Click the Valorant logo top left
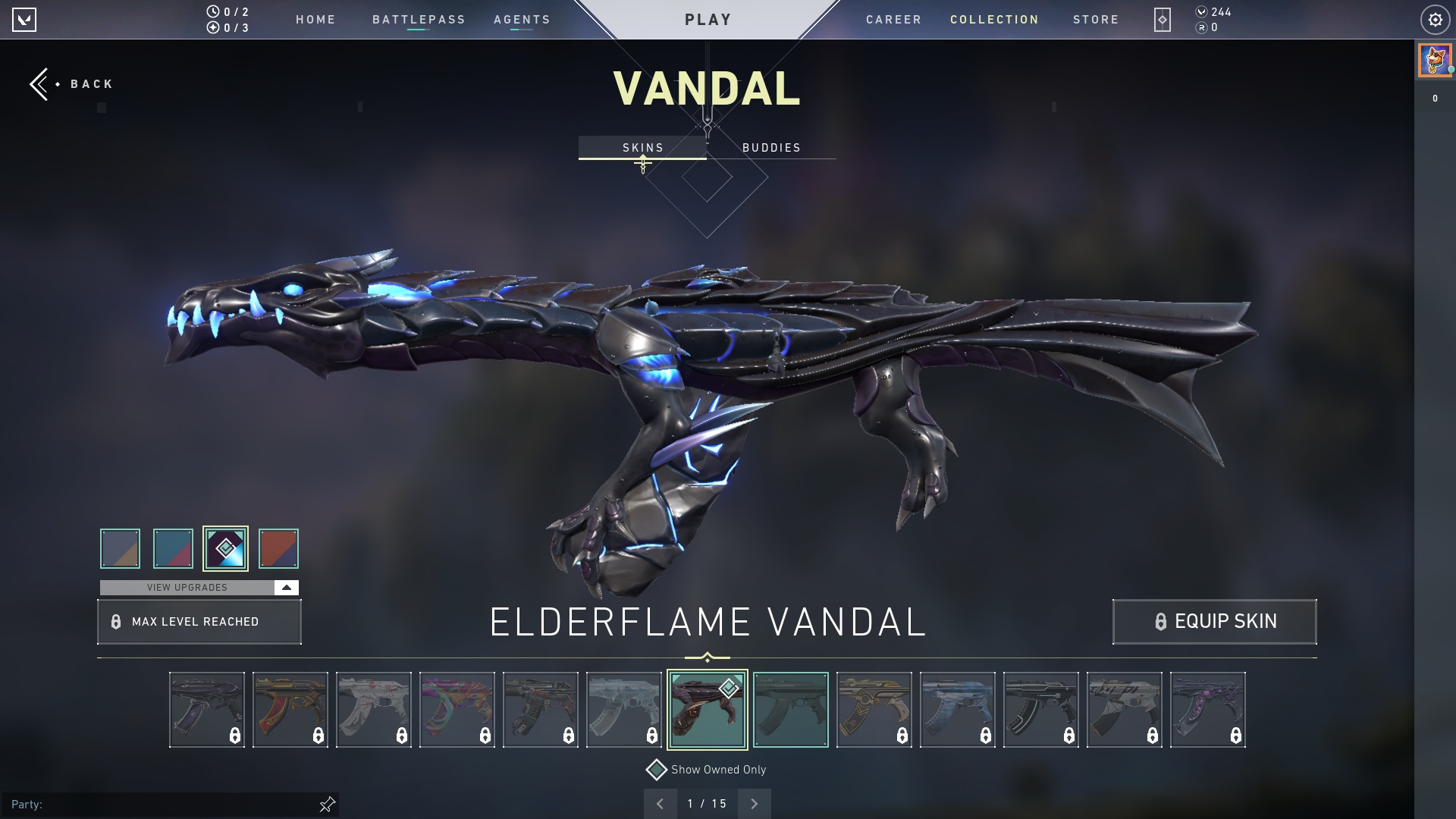Screen dimensions: 1456x819 coord(25,20)
